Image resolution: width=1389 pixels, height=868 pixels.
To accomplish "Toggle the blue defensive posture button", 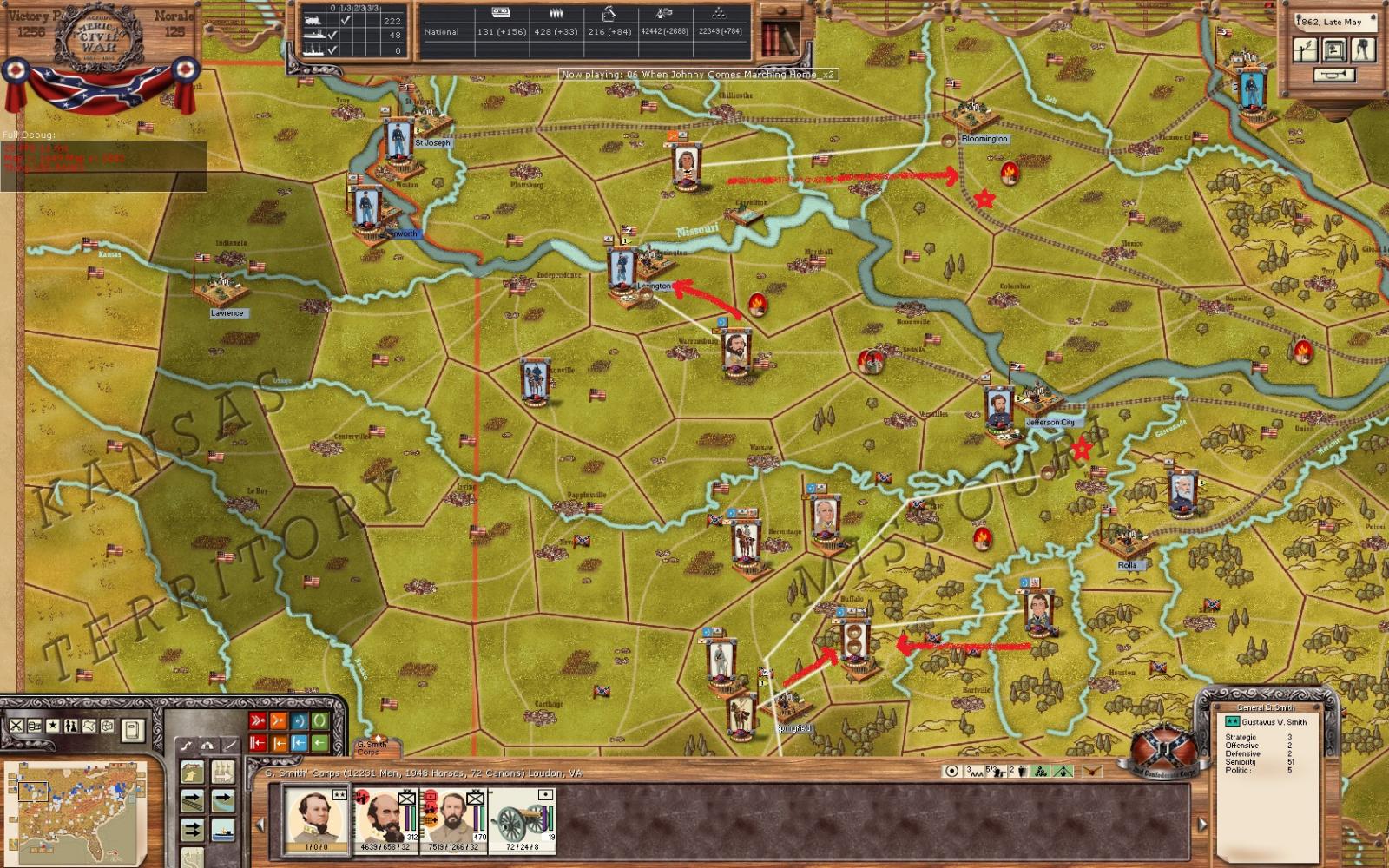I will [299, 720].
